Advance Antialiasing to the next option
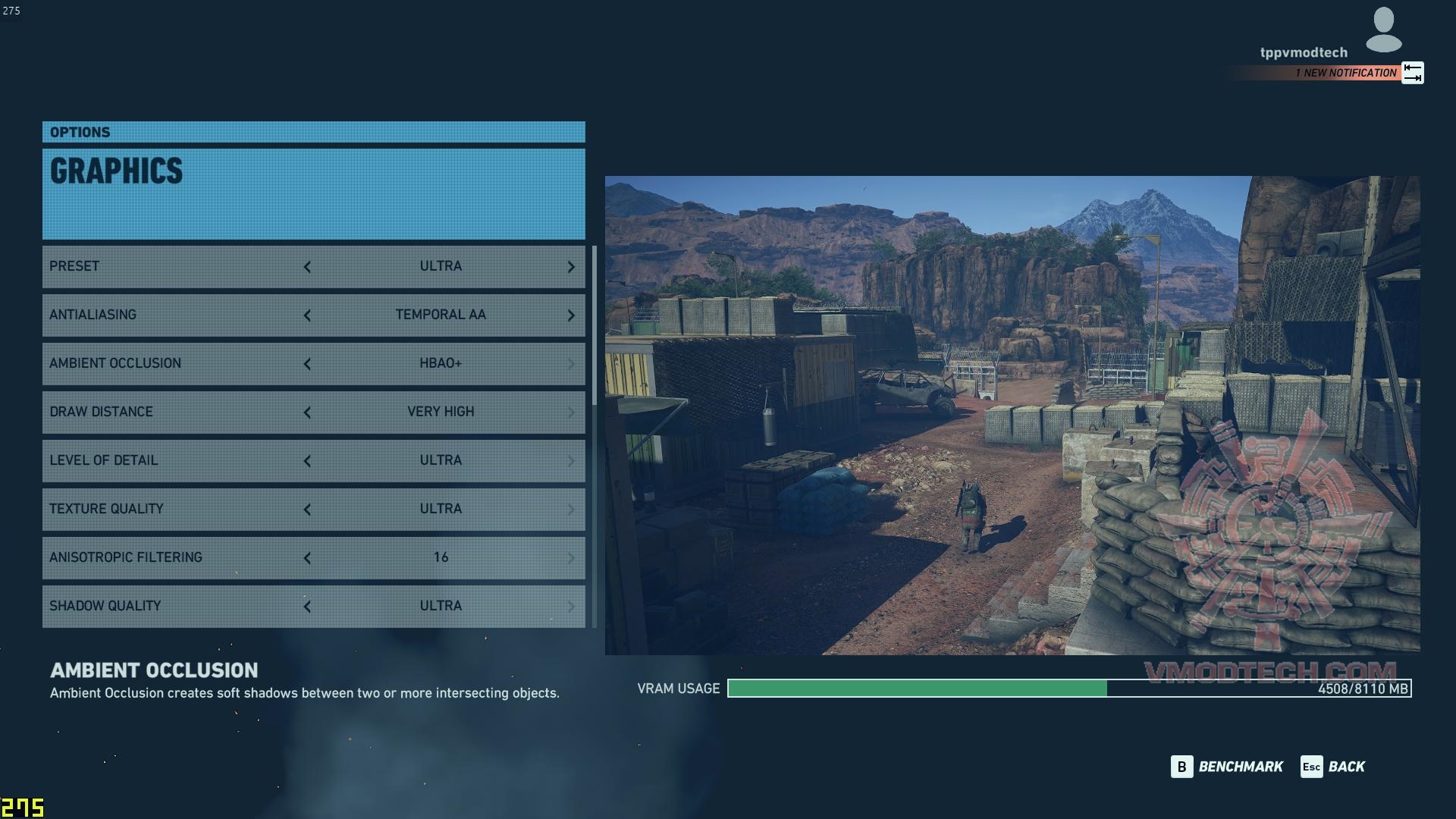Screen dimensions: 1456x819 click(x=571, y=315)
